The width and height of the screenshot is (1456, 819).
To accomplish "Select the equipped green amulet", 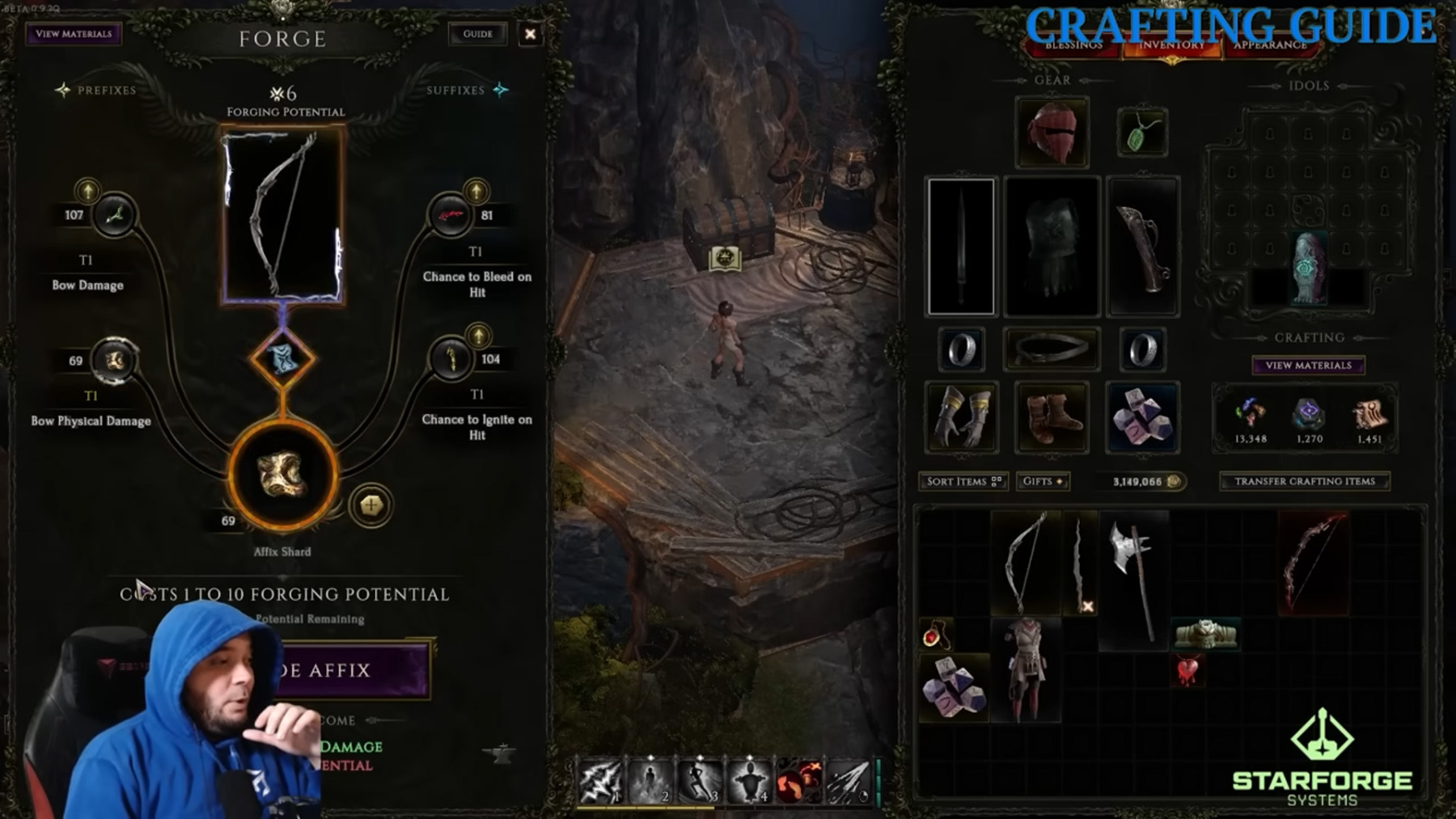I will click(1141, 133).
